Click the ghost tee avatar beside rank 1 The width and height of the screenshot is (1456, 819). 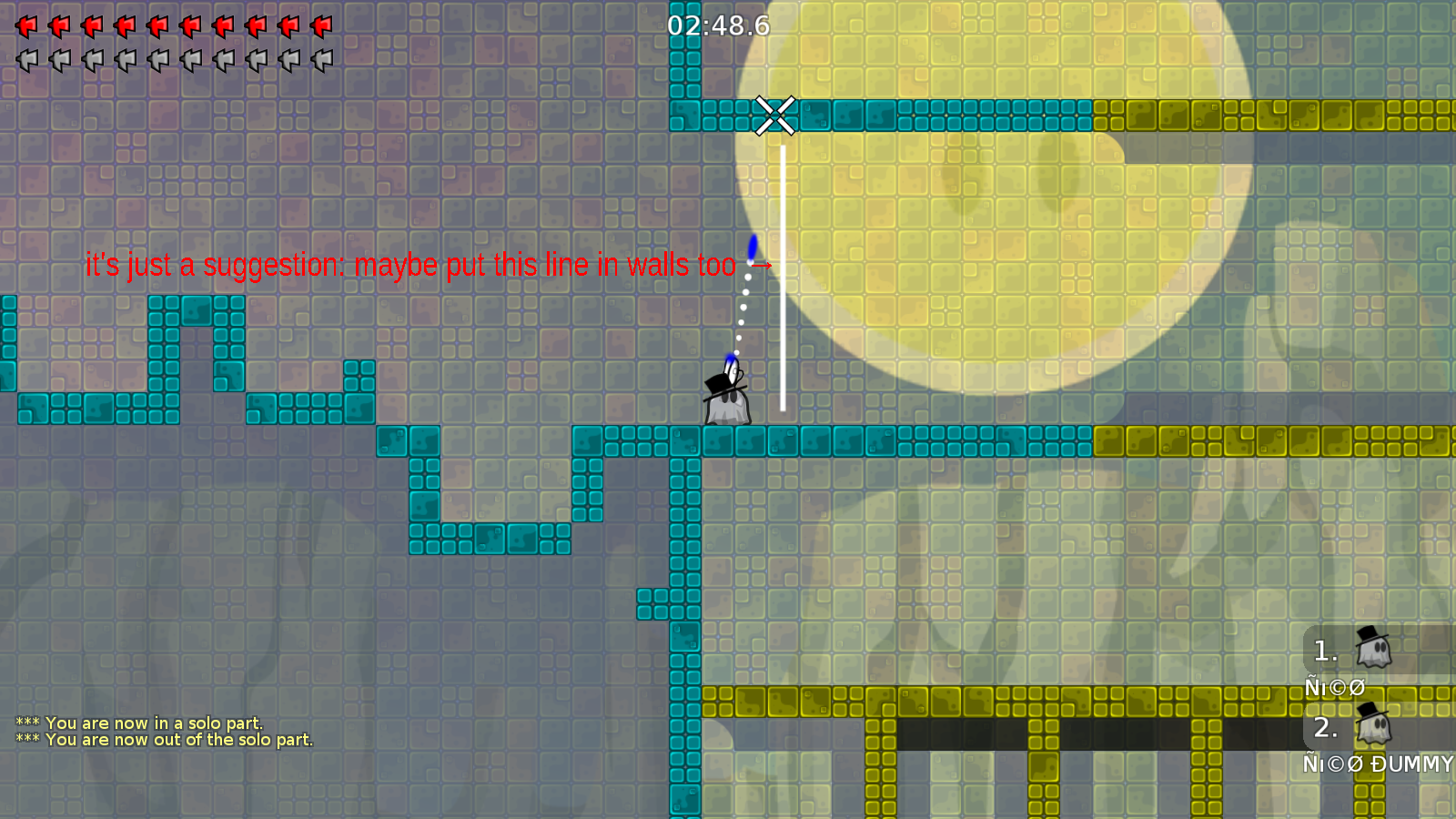[1374, 649]
